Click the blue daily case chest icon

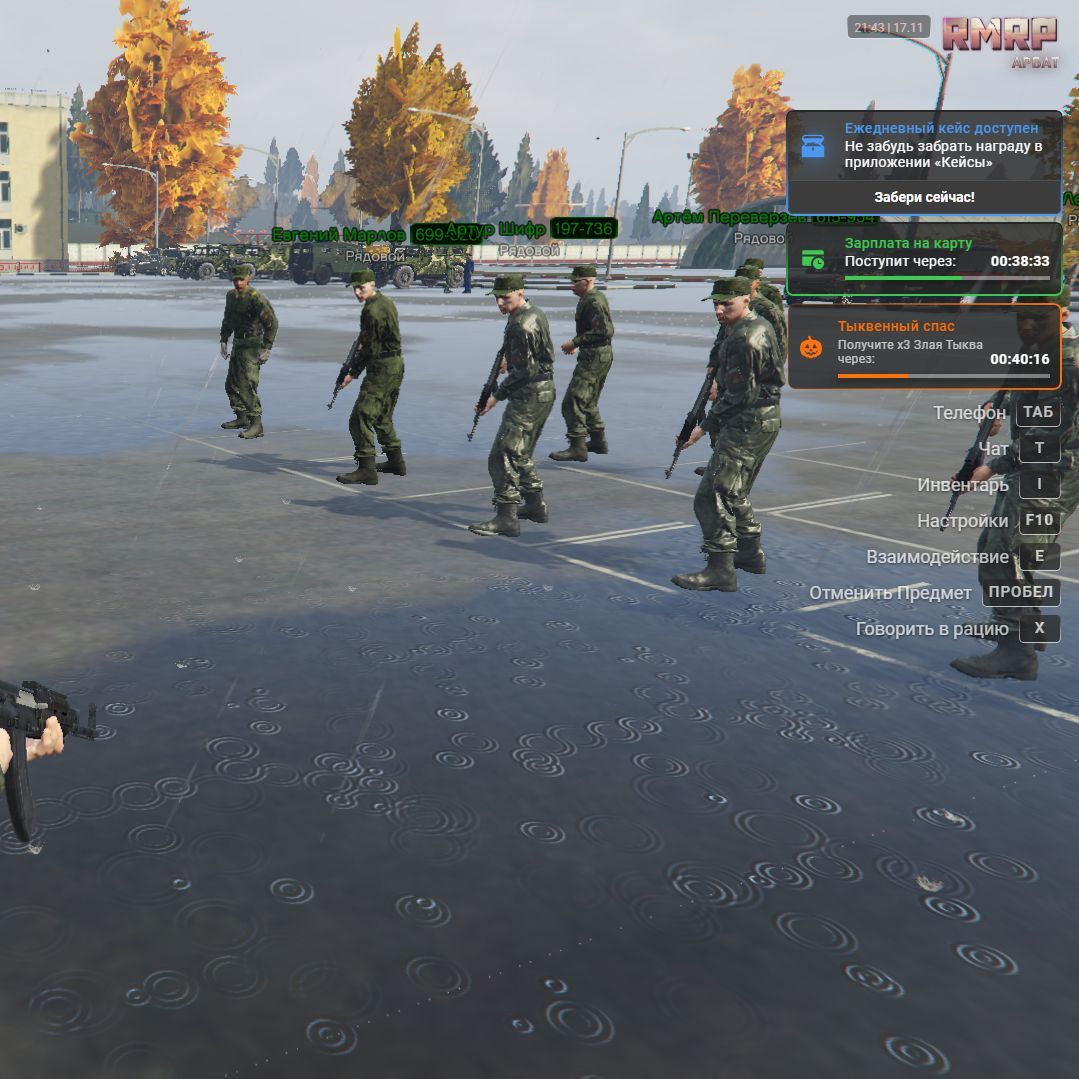click(x=814, y=146)
